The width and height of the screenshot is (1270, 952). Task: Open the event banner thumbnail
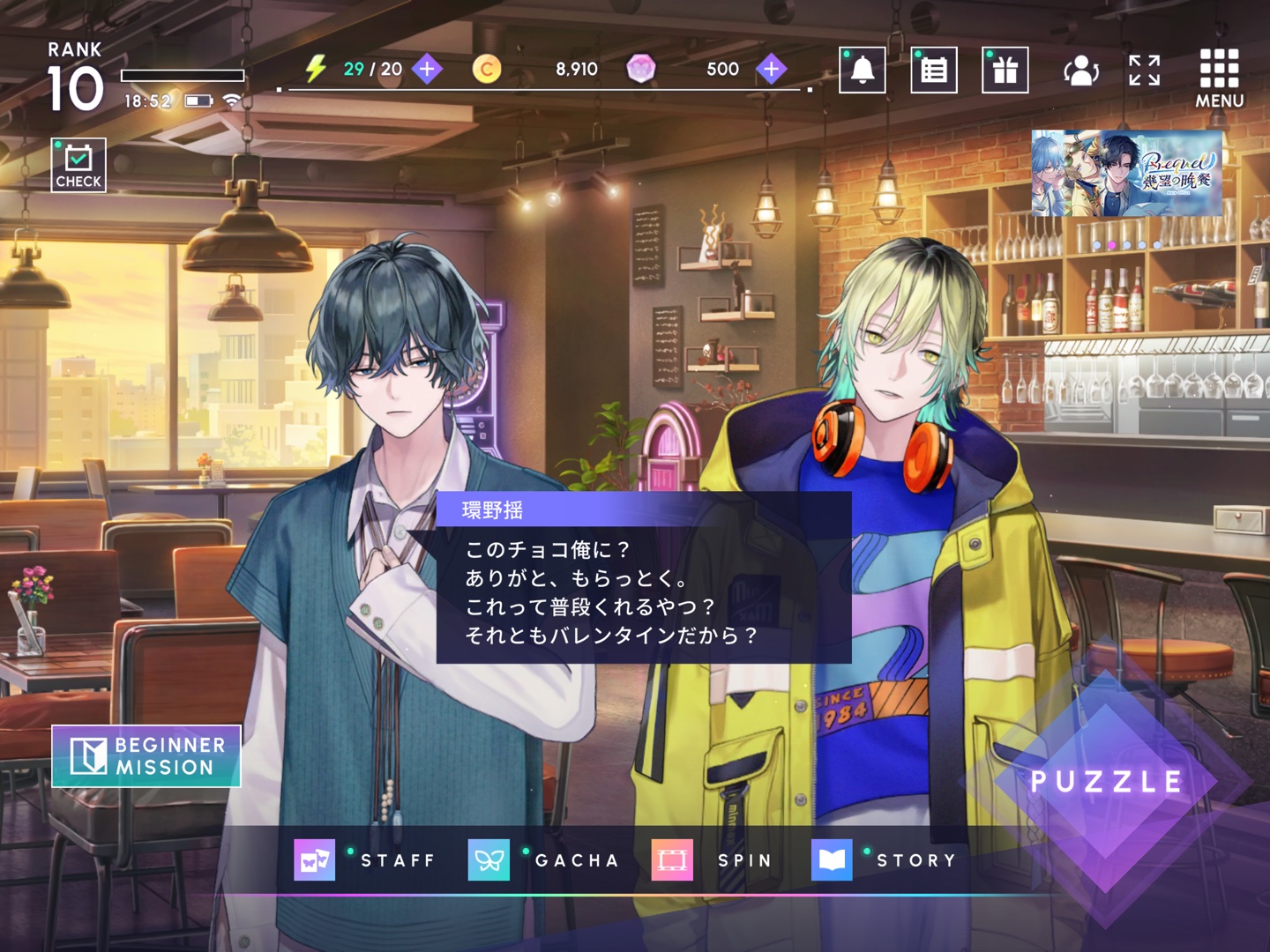click(x=1126, y=174)
